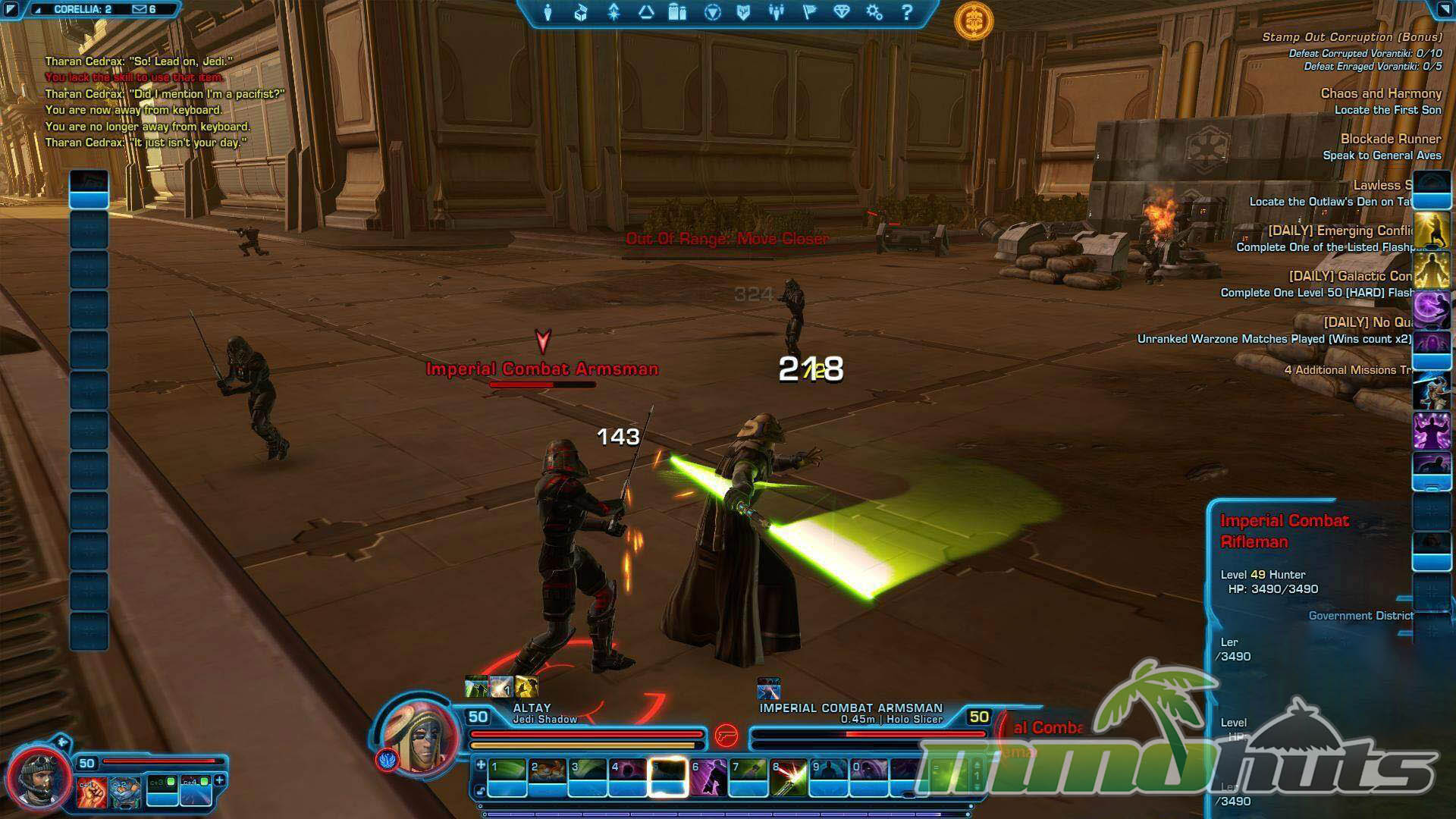Screen dimensions: 1456x819
Task: Open the social group people icon
Action: 776,13
